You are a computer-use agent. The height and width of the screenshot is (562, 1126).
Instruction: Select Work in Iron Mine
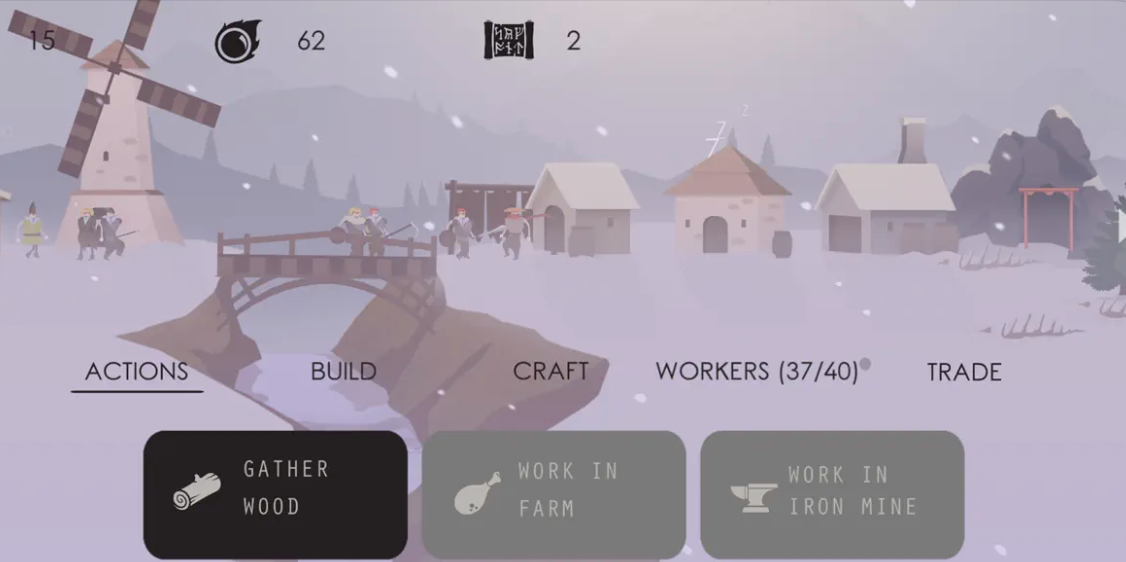coord(832,494)
